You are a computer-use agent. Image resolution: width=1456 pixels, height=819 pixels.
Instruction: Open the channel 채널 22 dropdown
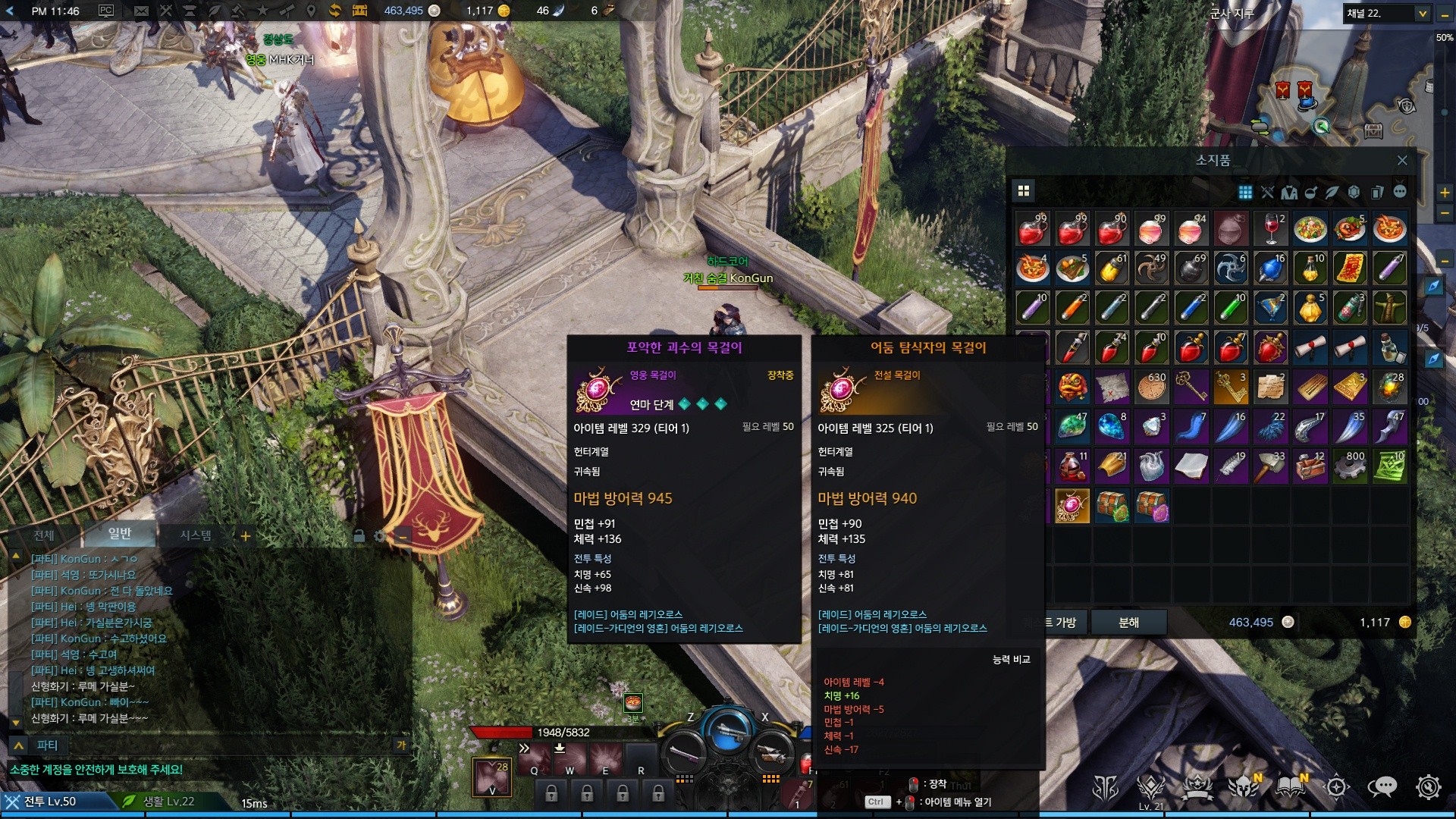pyautogui.click(x=1422, y=14)
